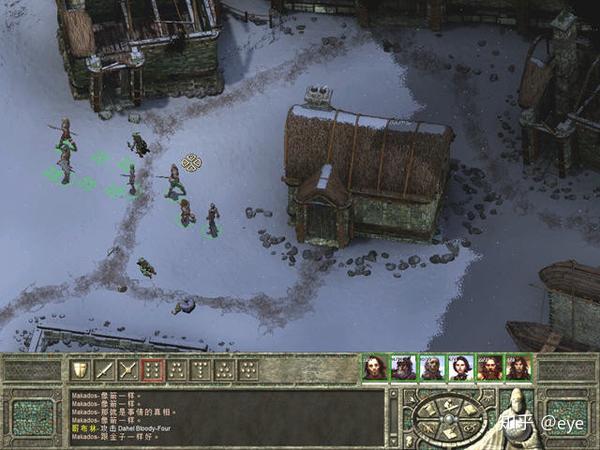The image size is (600, 450).
Task: Click the crossed swords action button
Action: click(127, 371)
